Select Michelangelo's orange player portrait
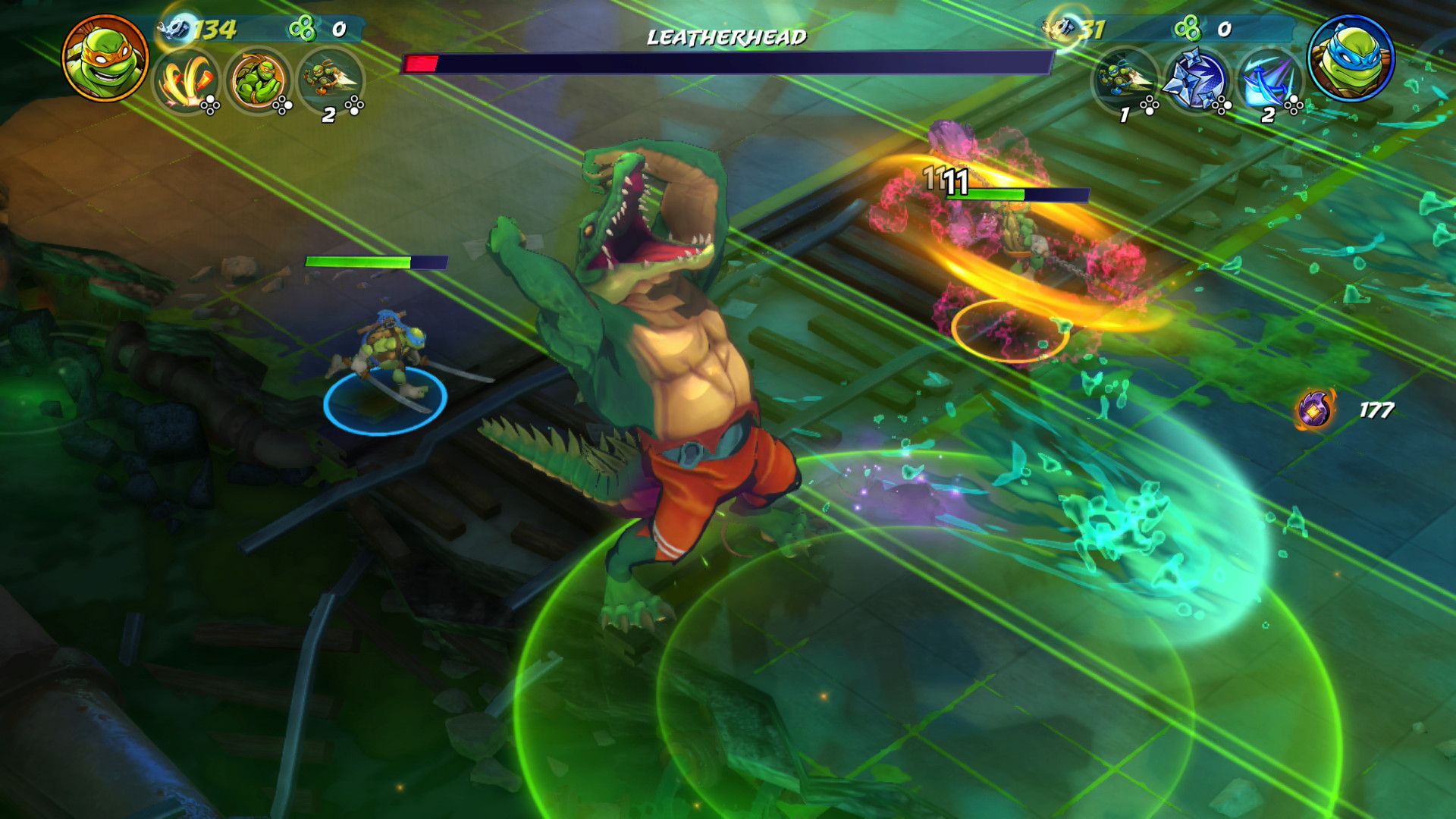The width and height of the screenshot is (1456, 819). coord(105,58)
